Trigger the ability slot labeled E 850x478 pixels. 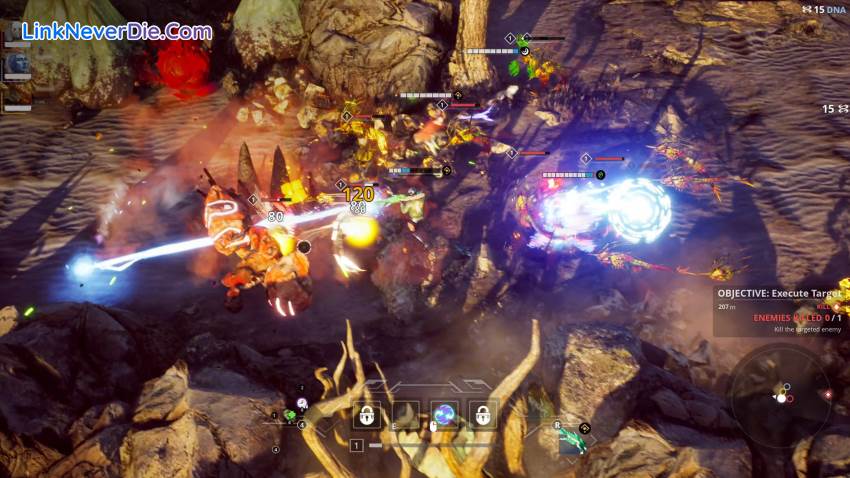coord(405,415)
